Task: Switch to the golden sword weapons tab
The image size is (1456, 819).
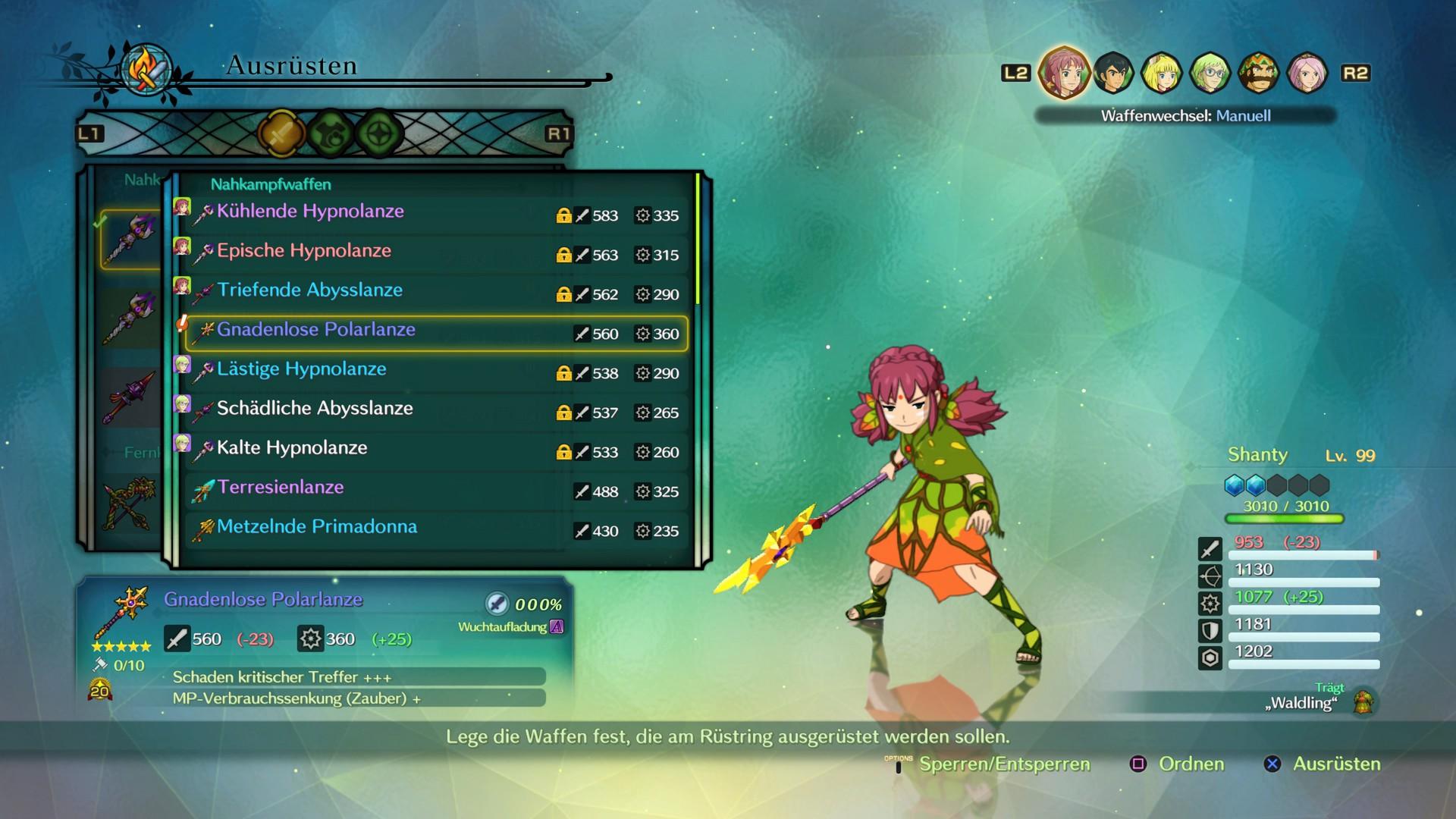Action: (281, 134)
